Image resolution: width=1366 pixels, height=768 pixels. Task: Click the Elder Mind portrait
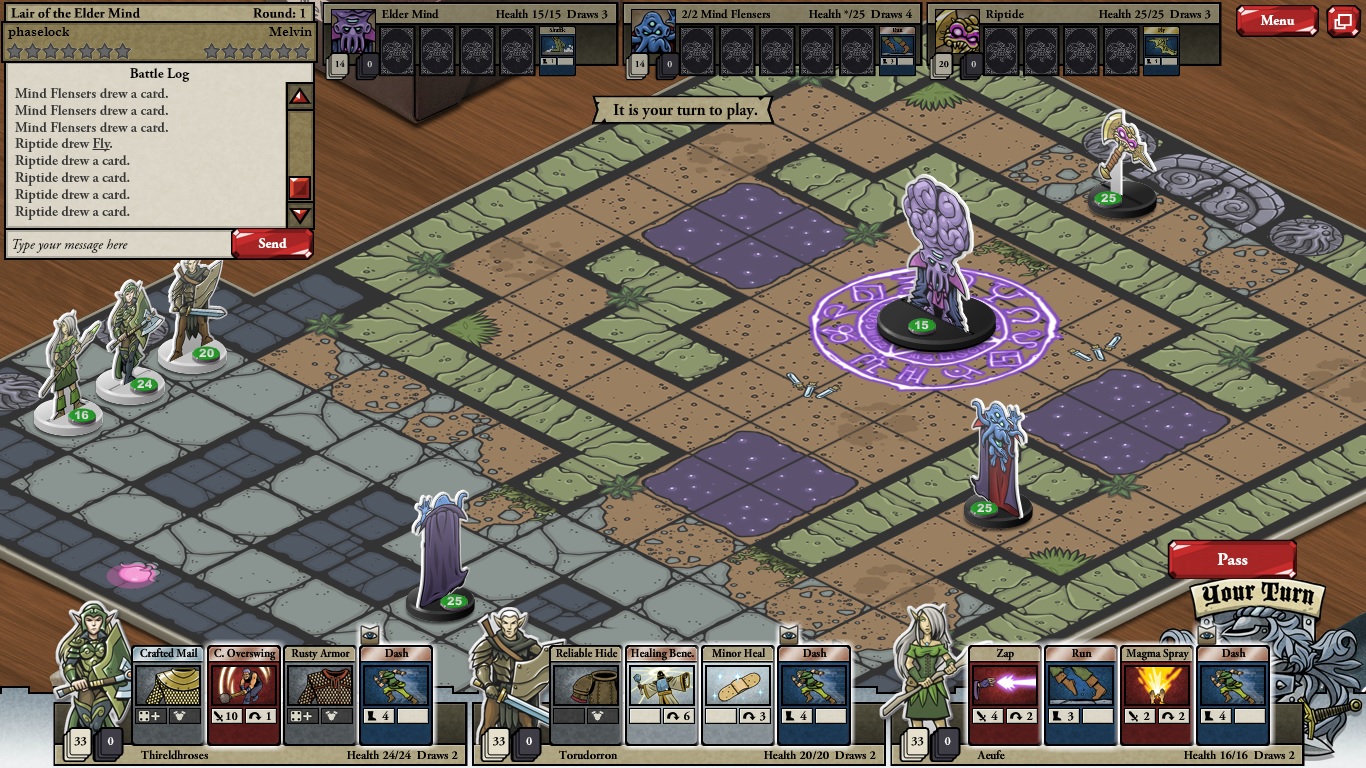point(352,33)
